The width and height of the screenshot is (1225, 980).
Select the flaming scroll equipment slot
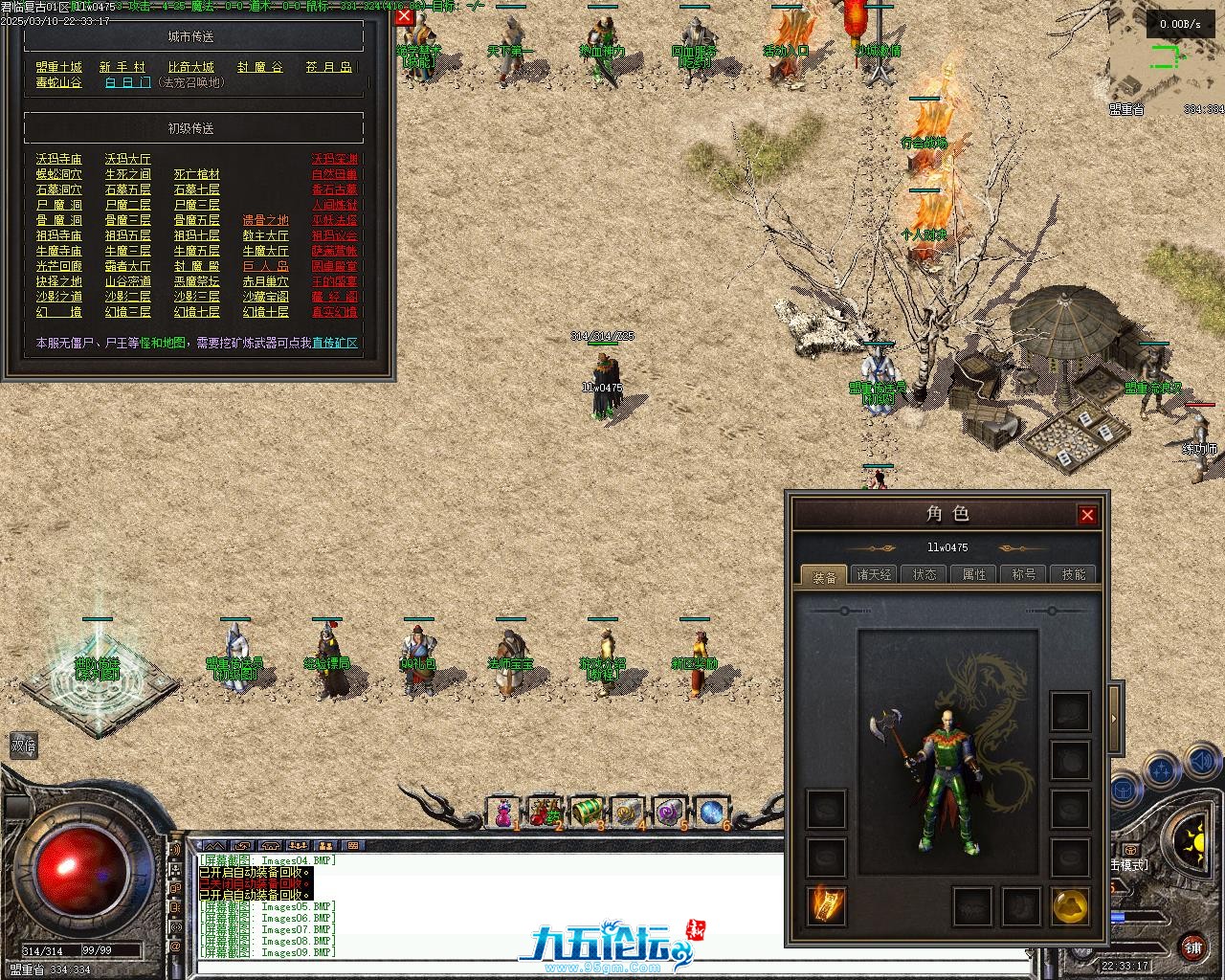pyautogui.click(x=825, y=905)
